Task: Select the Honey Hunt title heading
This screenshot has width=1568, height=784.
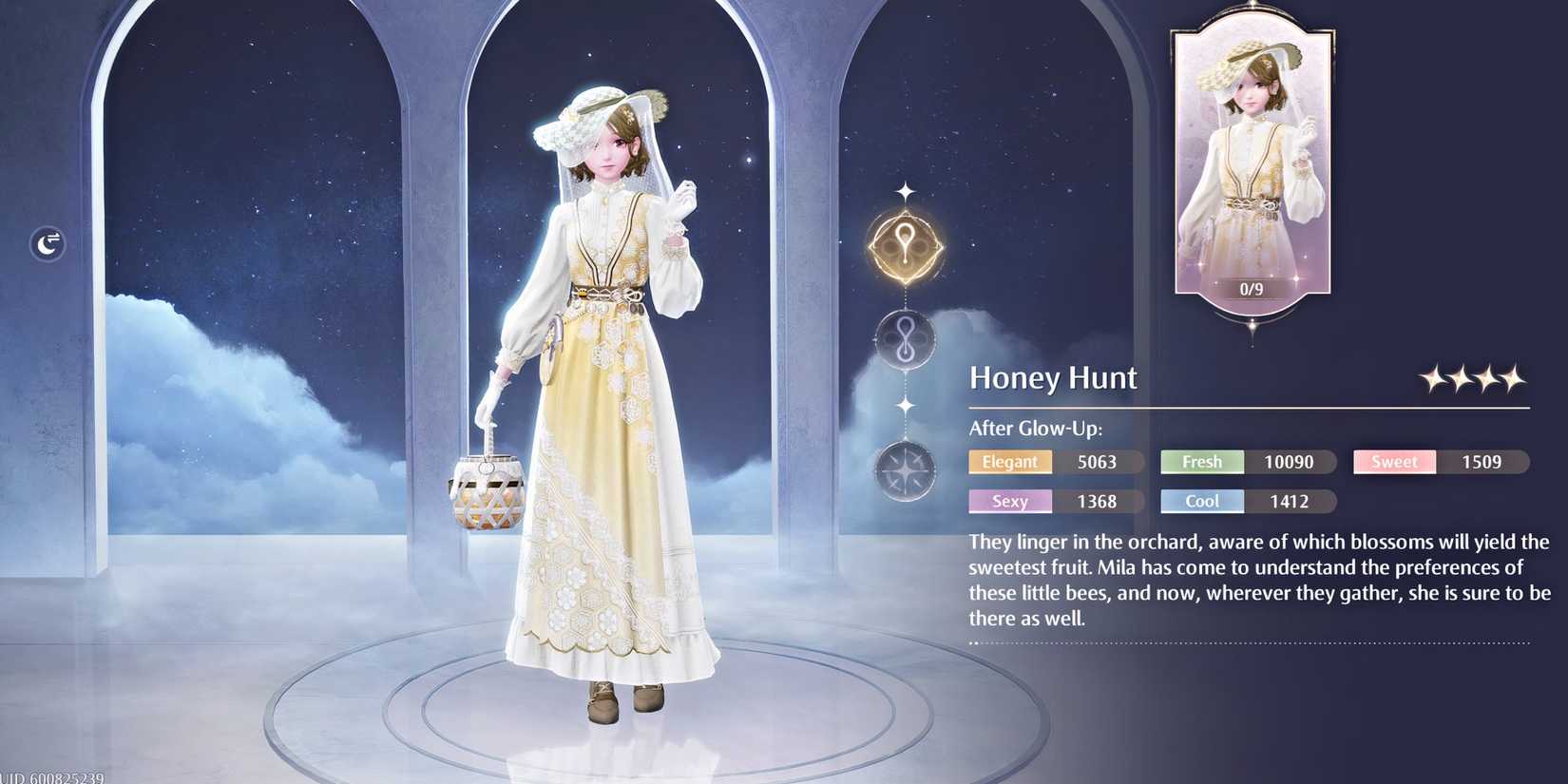Action: pyautogui.click(x=1053, y=377)
